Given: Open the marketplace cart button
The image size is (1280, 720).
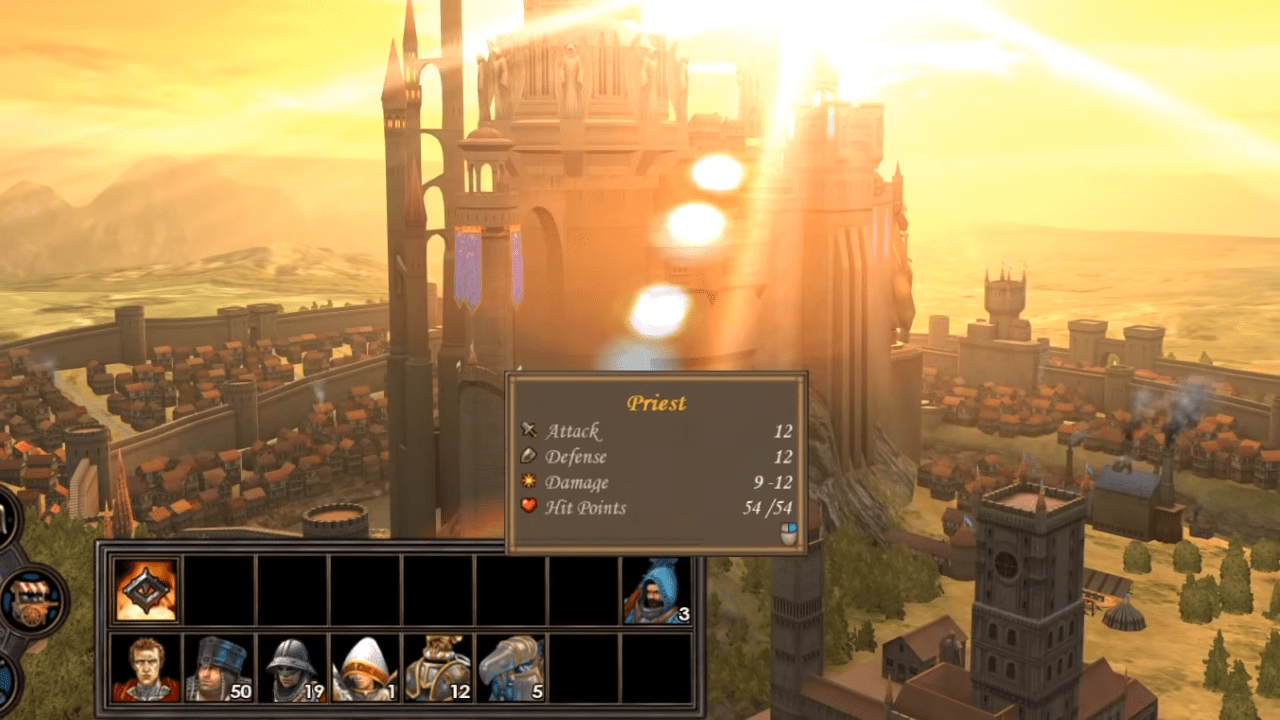Looking at the screenshot, I should click(x=34, y=601).
